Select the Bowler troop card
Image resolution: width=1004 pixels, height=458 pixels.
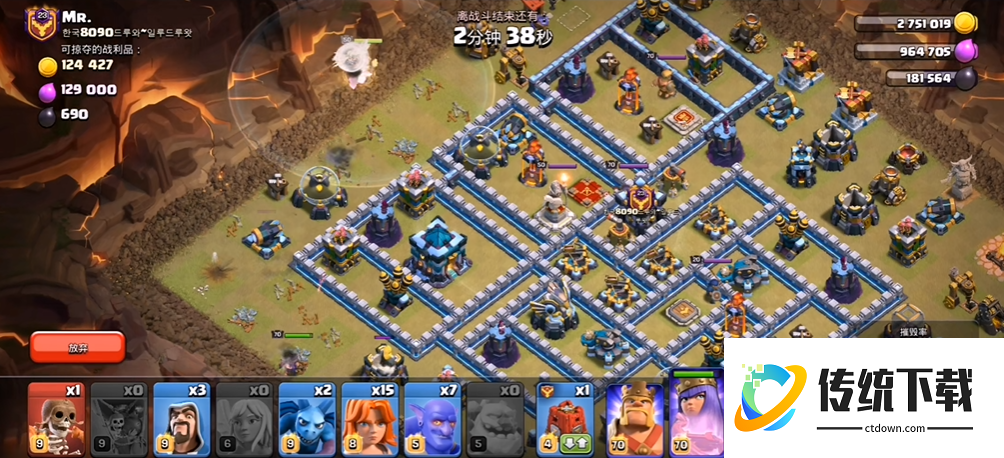tap(434, 414)
